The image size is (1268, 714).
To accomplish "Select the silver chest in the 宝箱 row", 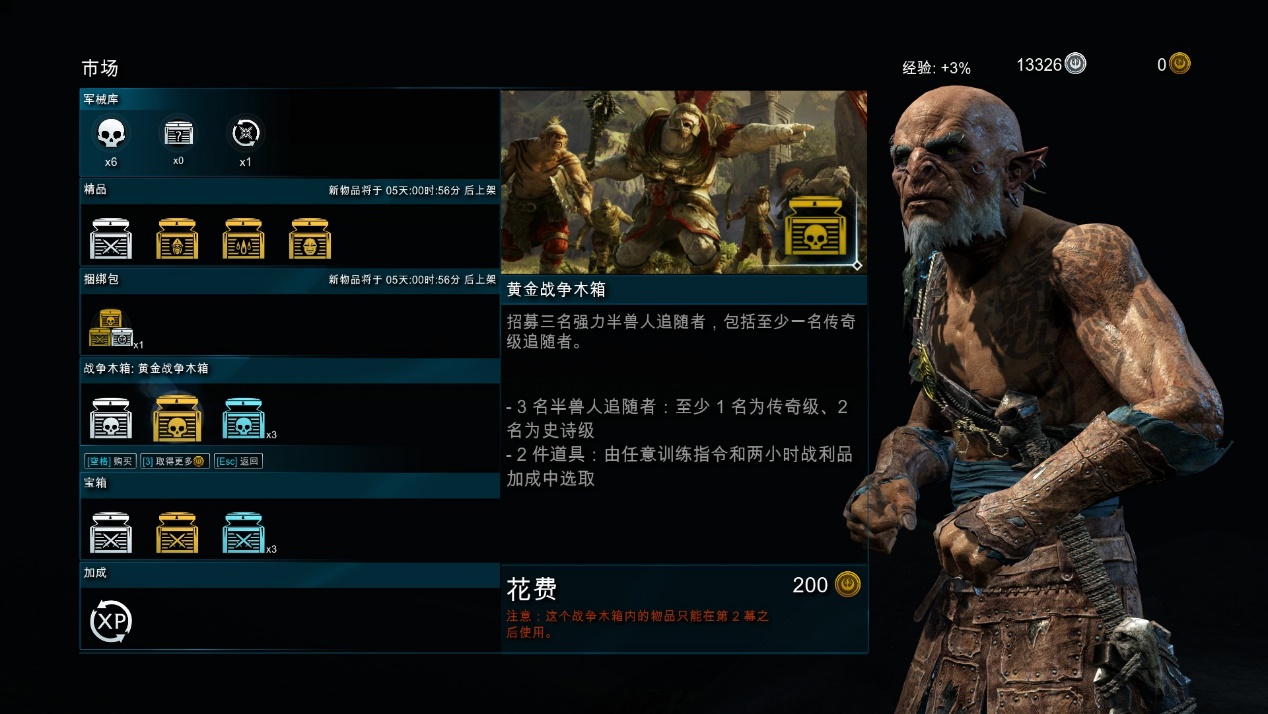I will [111, 533].
